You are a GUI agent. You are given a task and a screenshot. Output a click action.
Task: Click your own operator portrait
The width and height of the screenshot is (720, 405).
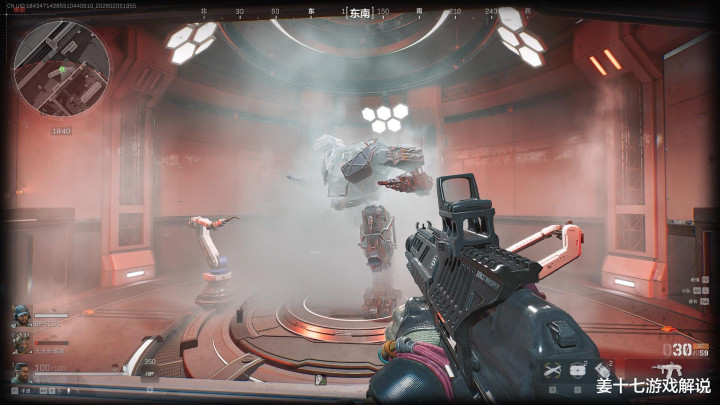[x=21, y=373]
